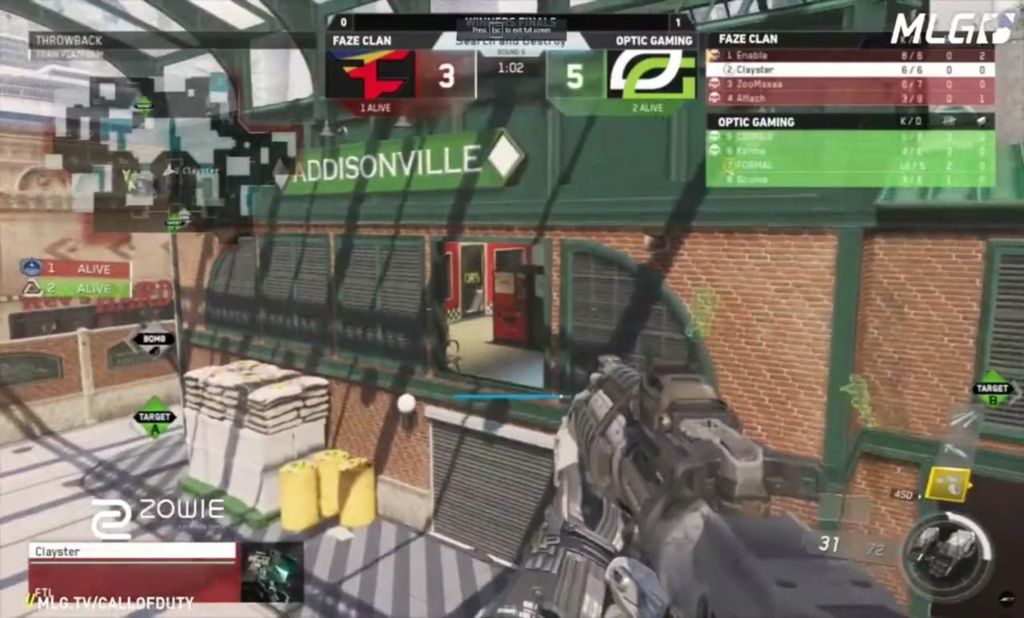Screen dimensions: 1024x618
Task: Select the highlighted Clayster scoreboard row
Action: pos(849,70)
